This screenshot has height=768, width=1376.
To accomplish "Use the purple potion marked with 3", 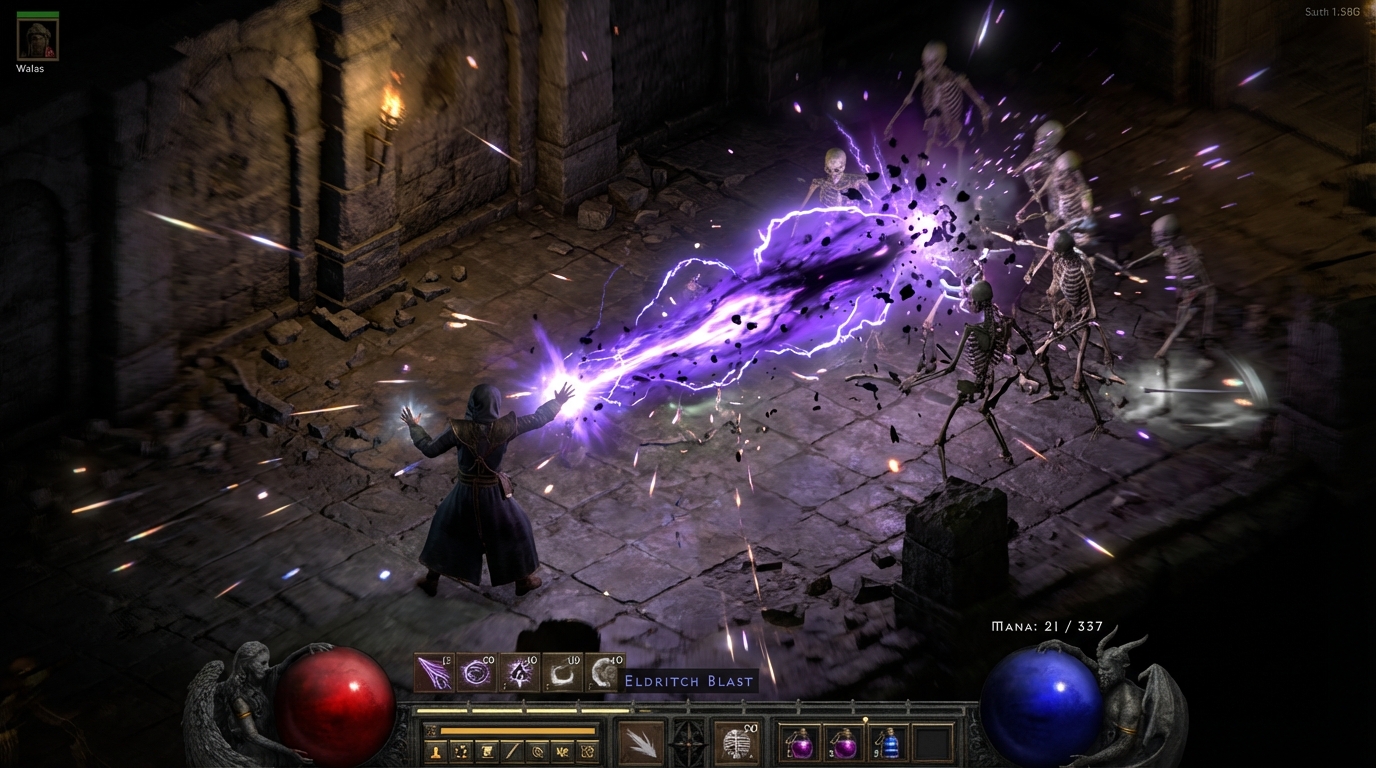I will tap(845, 744).
